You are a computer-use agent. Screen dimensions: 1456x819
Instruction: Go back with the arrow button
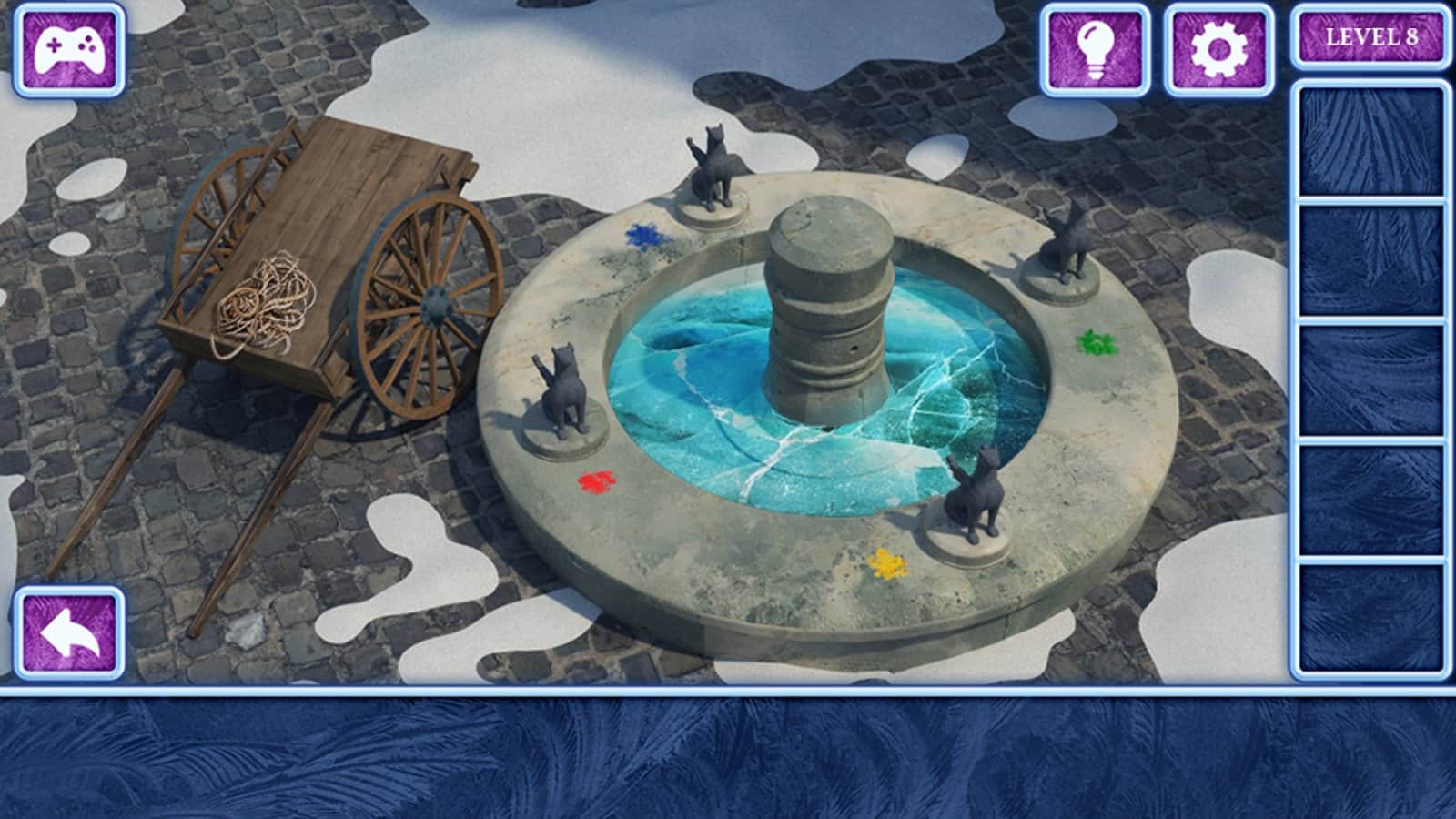[x=69, y=633]
